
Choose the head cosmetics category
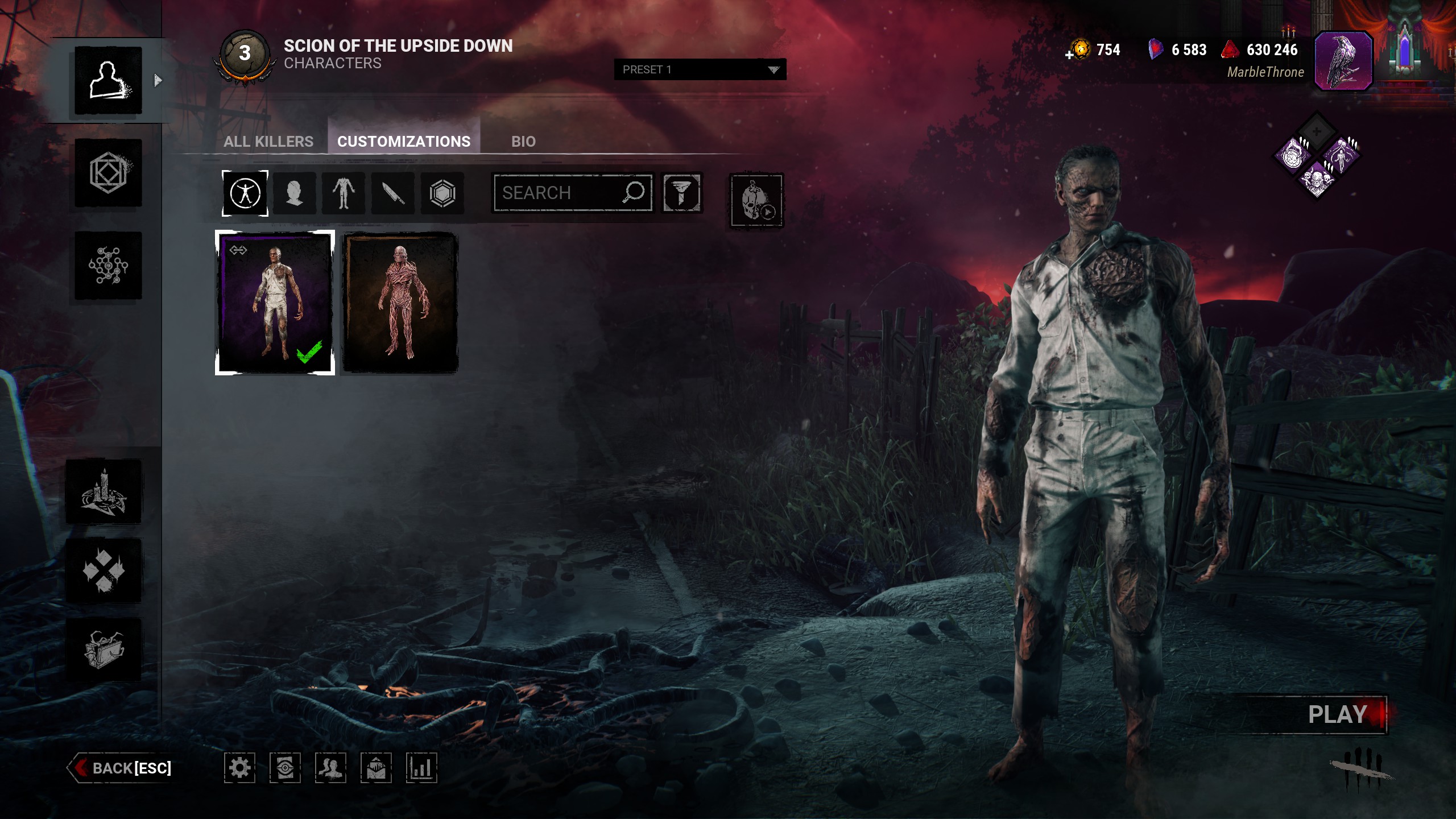(x=294, y=193)
